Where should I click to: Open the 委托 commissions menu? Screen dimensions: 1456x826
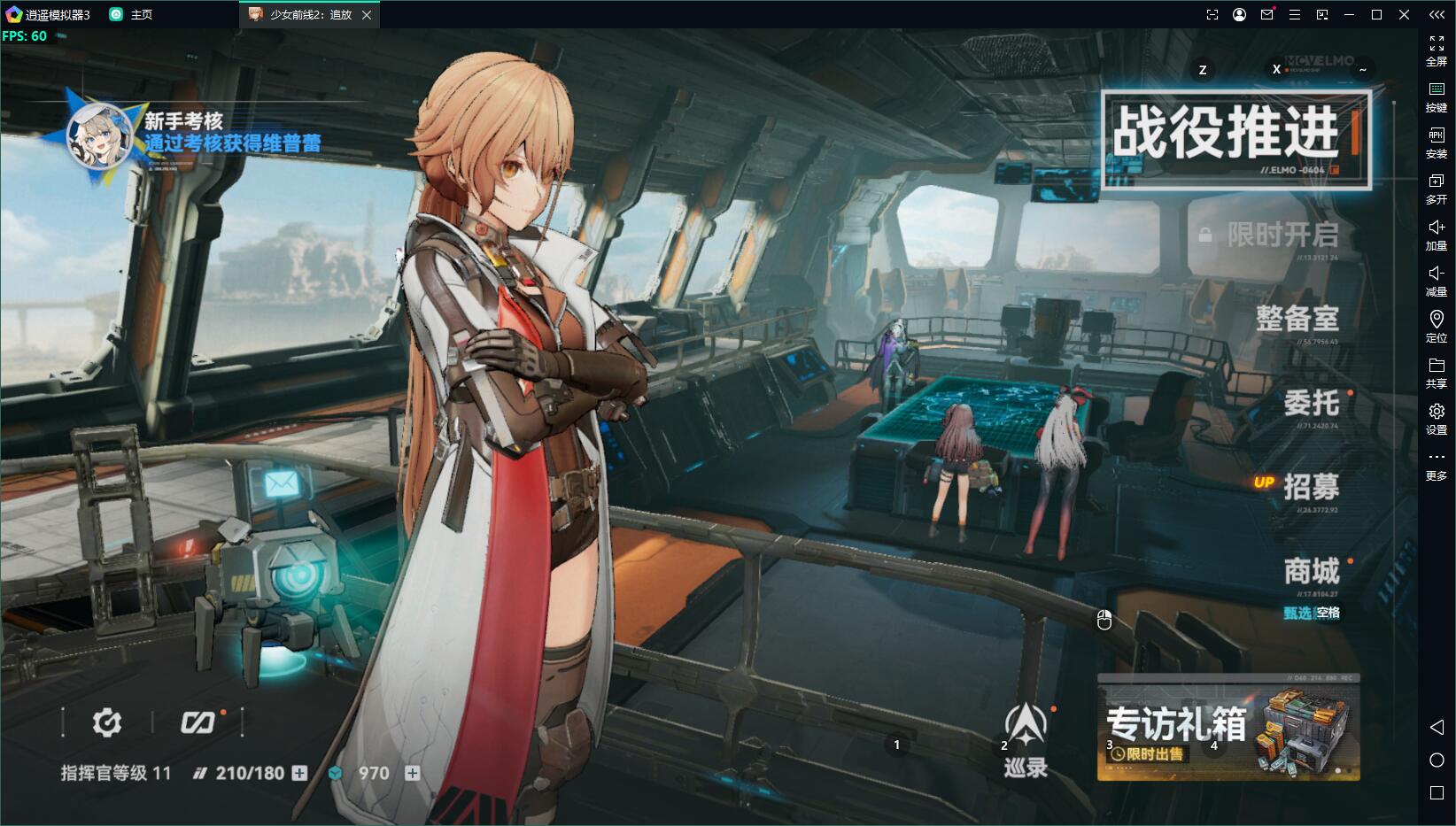pos(1311,404)
